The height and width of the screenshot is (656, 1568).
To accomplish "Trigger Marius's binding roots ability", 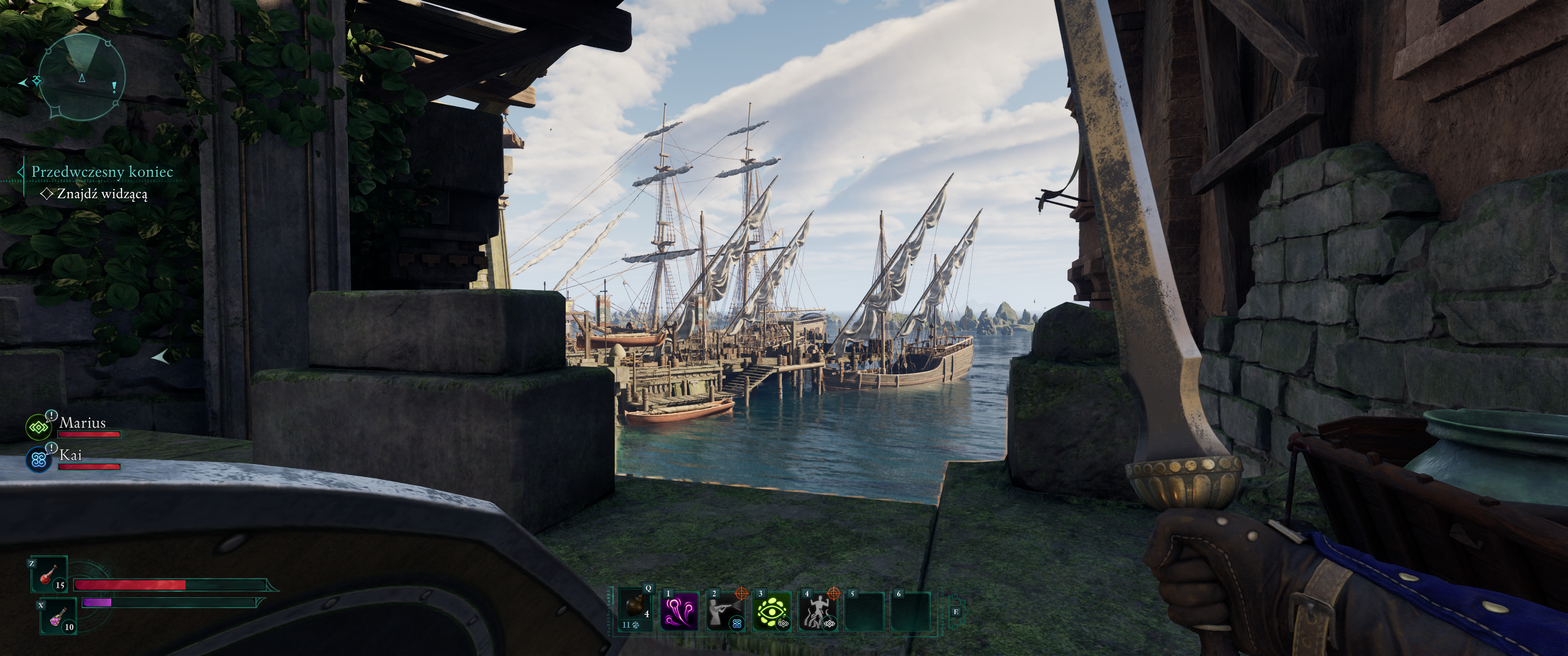I will (x=817, y=611).
